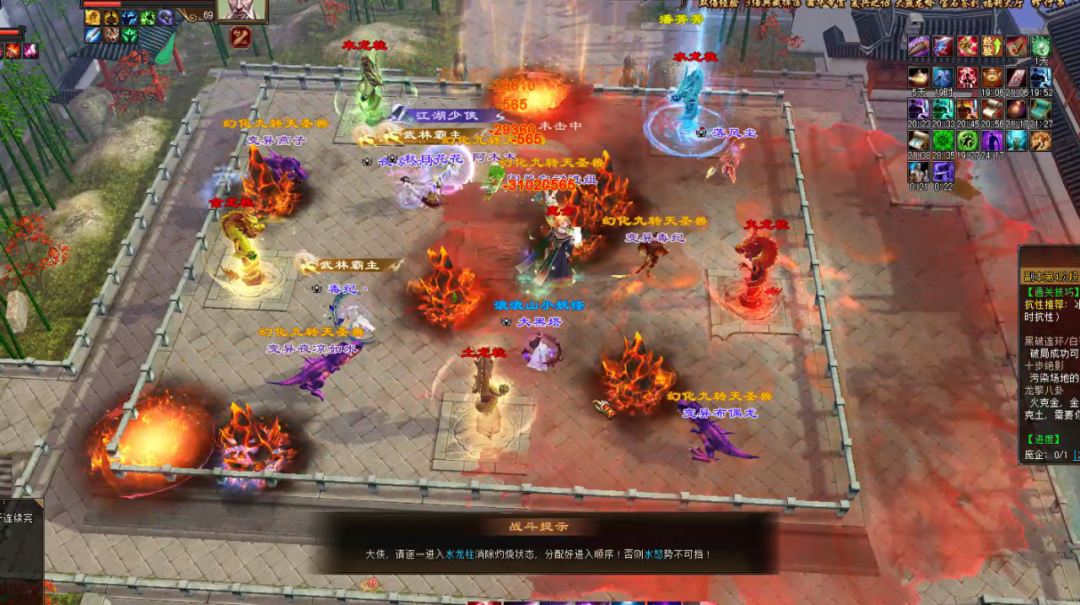Viewport: 1080px width, 605px height.
Task: Click the bearded elder target portrait
Action: [x=241, y=10]
